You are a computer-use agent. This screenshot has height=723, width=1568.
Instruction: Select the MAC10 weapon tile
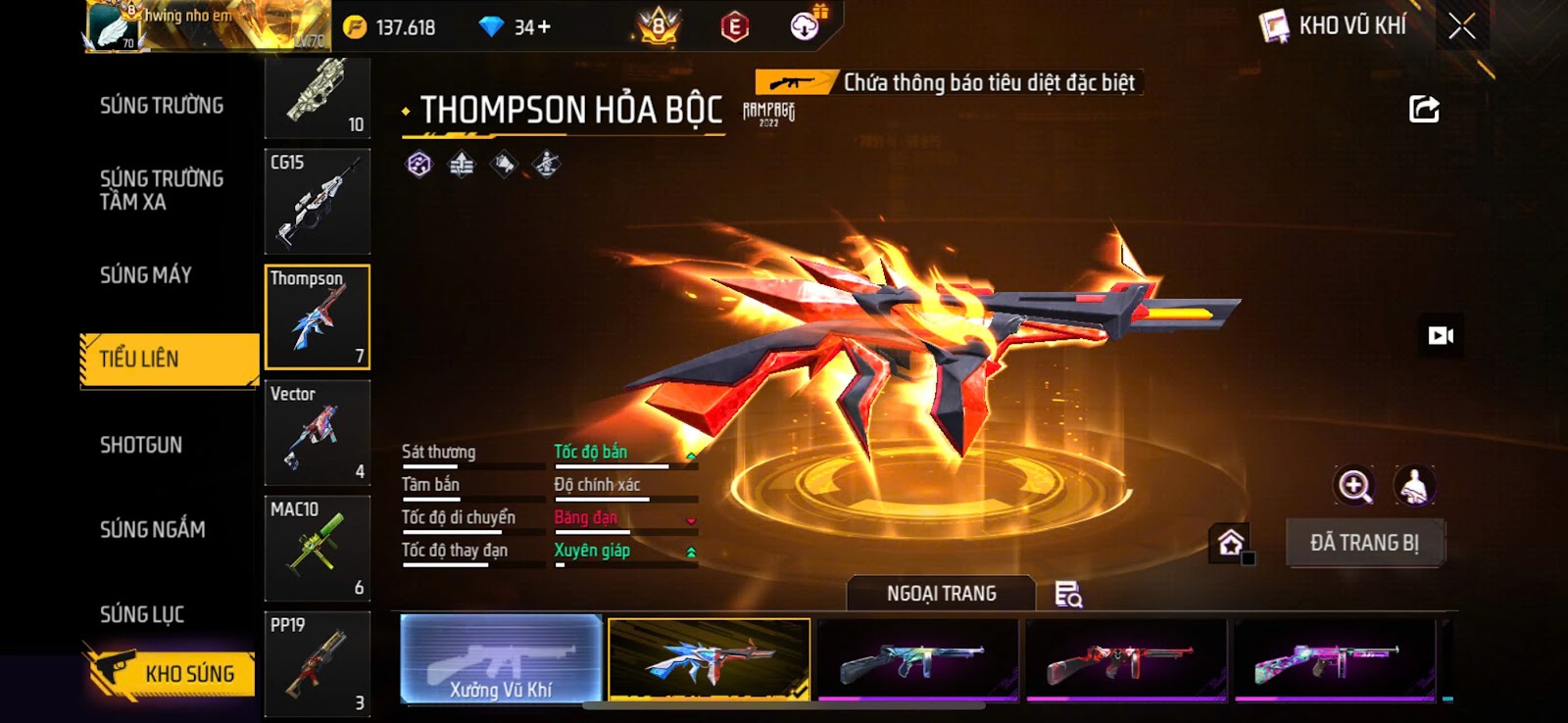point(318,548)
